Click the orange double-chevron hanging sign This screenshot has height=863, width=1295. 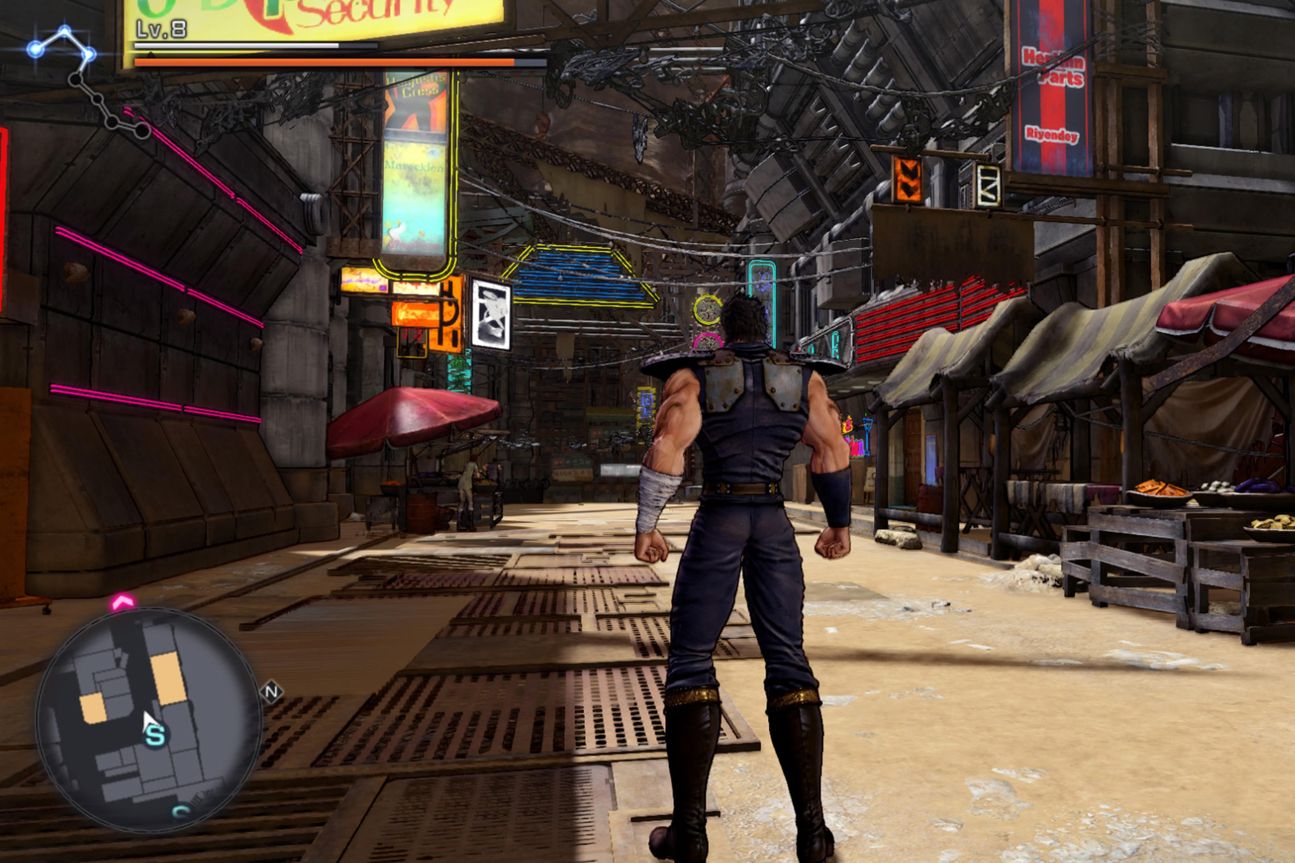906,181
